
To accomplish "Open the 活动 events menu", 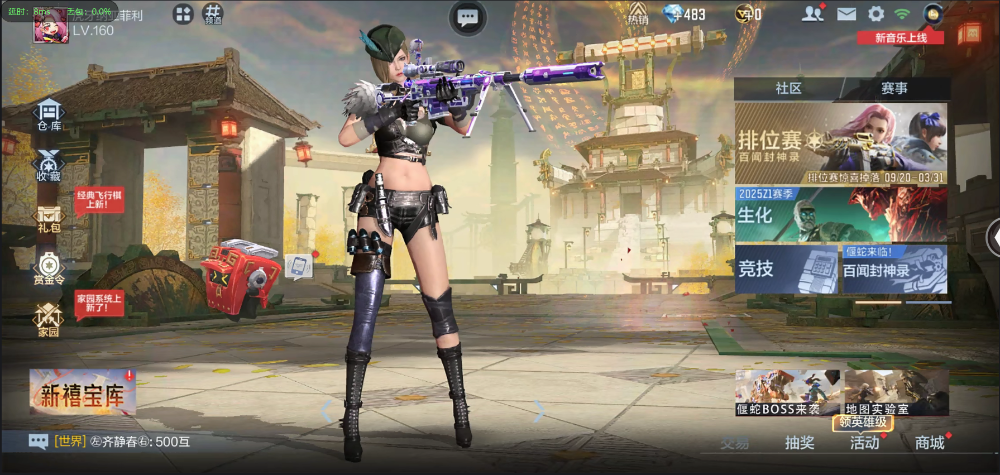I will tap(864, 443).
